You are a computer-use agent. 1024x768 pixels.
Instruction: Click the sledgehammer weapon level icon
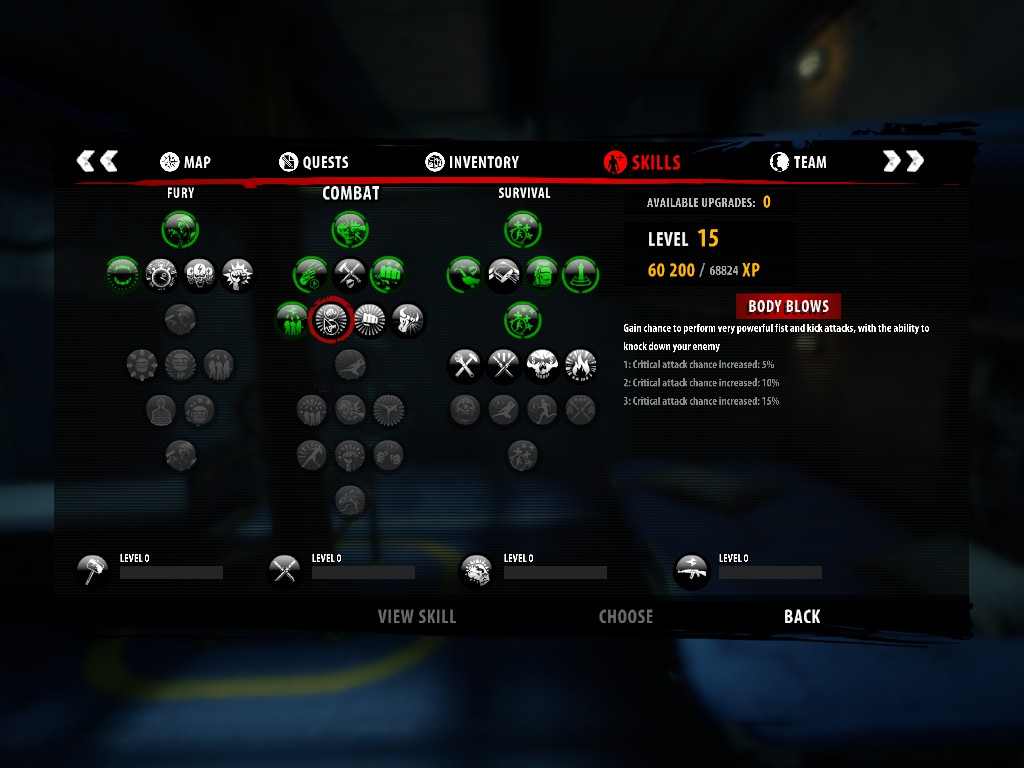(93, 571)
